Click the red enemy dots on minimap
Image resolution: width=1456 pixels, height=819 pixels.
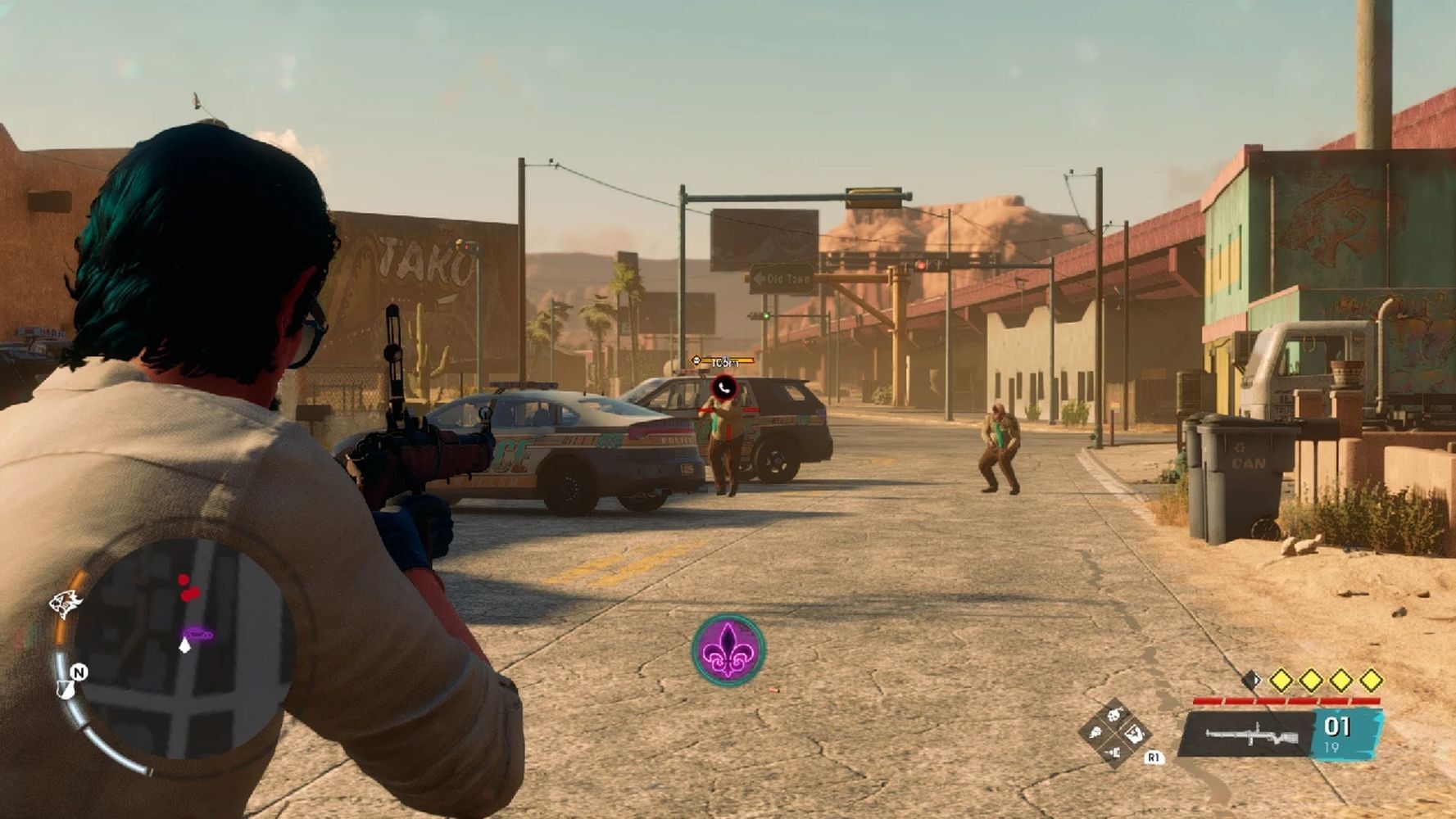click(188, 589)
